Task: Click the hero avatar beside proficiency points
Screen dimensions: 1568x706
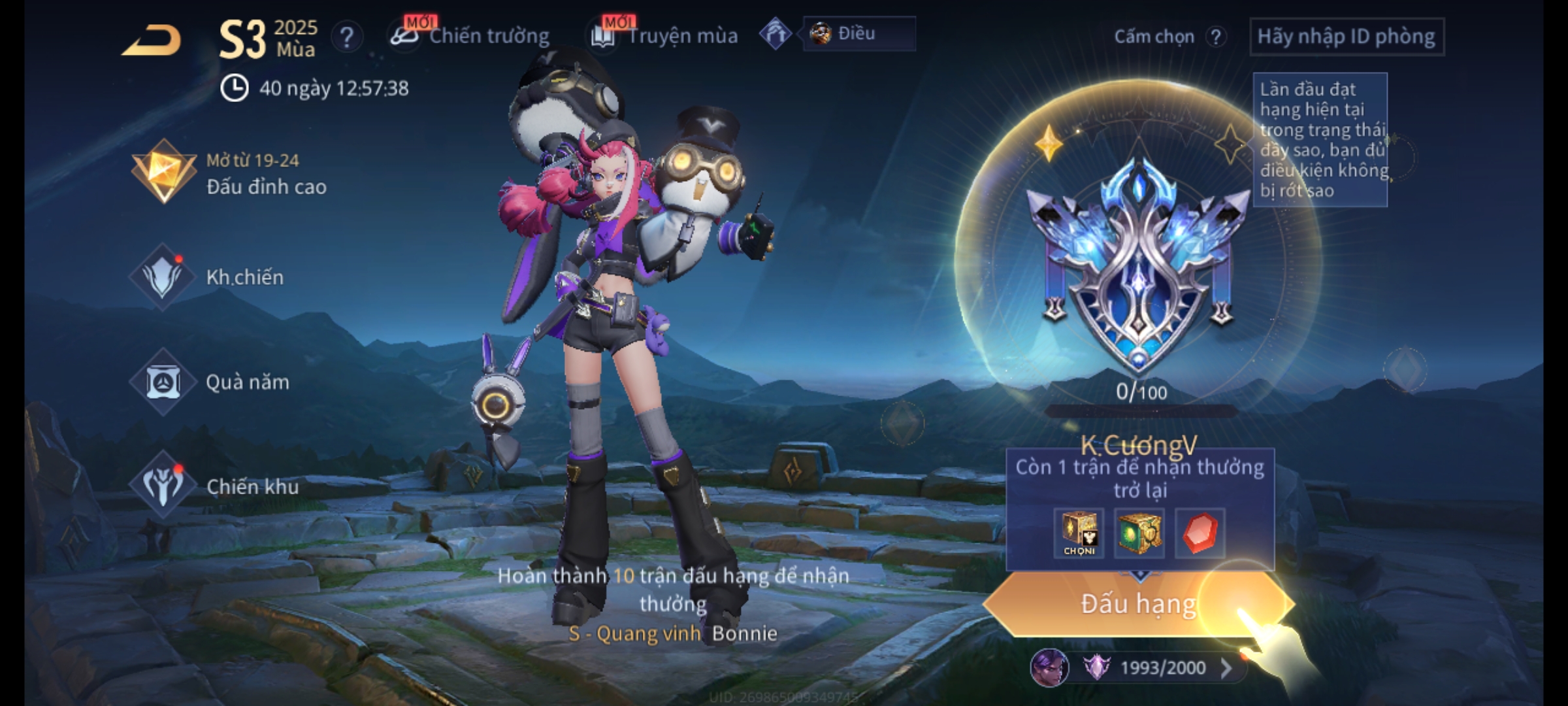Action: click(x=1049, y=667)
